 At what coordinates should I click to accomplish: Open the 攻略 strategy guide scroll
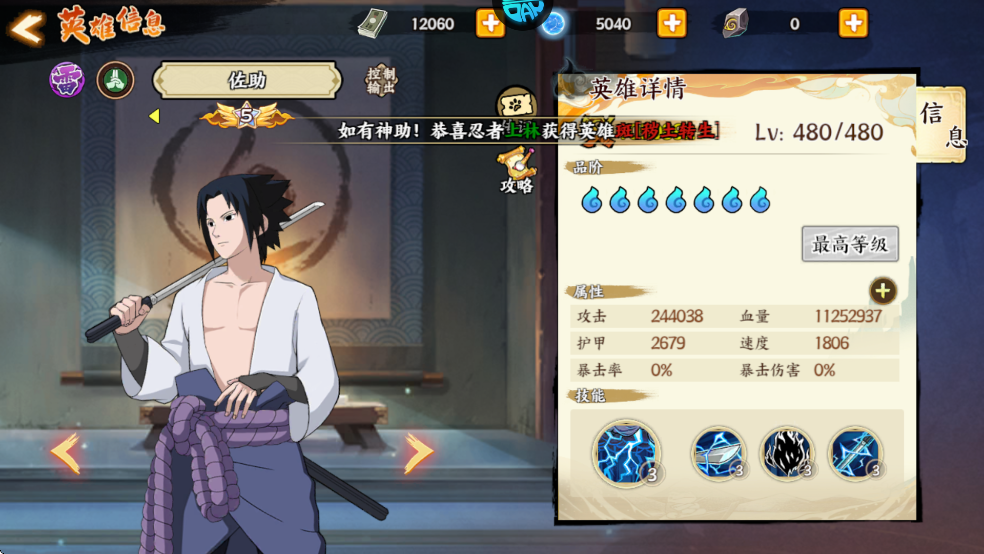coord(517,168)
